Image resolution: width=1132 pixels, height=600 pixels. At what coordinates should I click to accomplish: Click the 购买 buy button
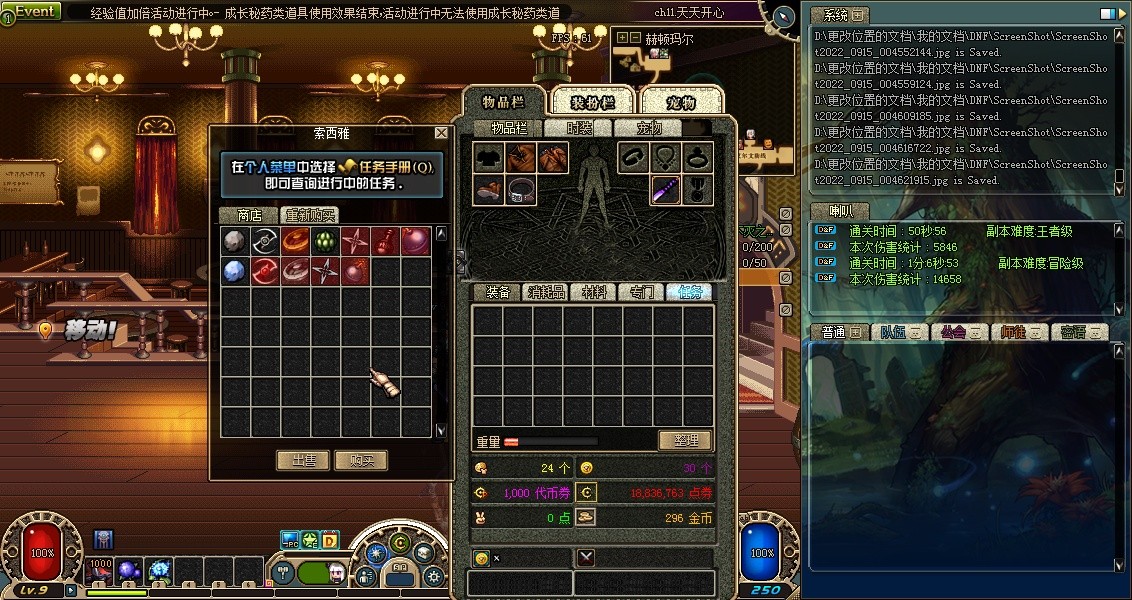tap(361, 460)
